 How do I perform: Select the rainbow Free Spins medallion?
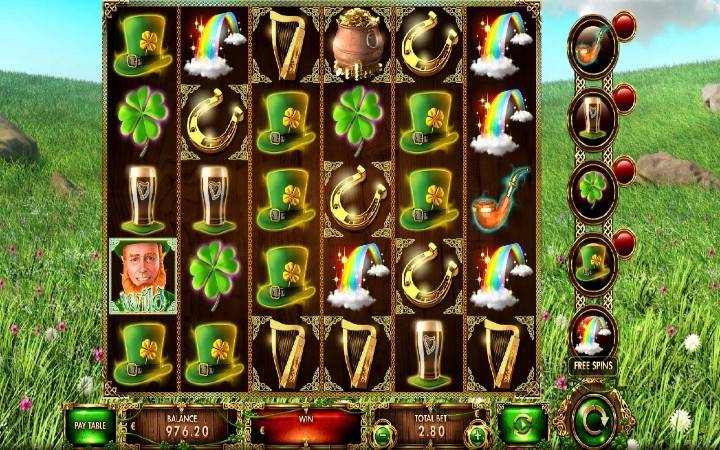[593, 333]
